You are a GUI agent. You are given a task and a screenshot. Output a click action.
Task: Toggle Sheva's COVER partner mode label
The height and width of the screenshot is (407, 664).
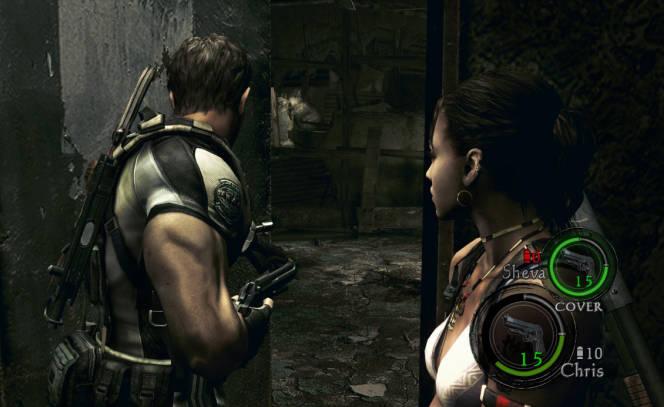[578, 306]
